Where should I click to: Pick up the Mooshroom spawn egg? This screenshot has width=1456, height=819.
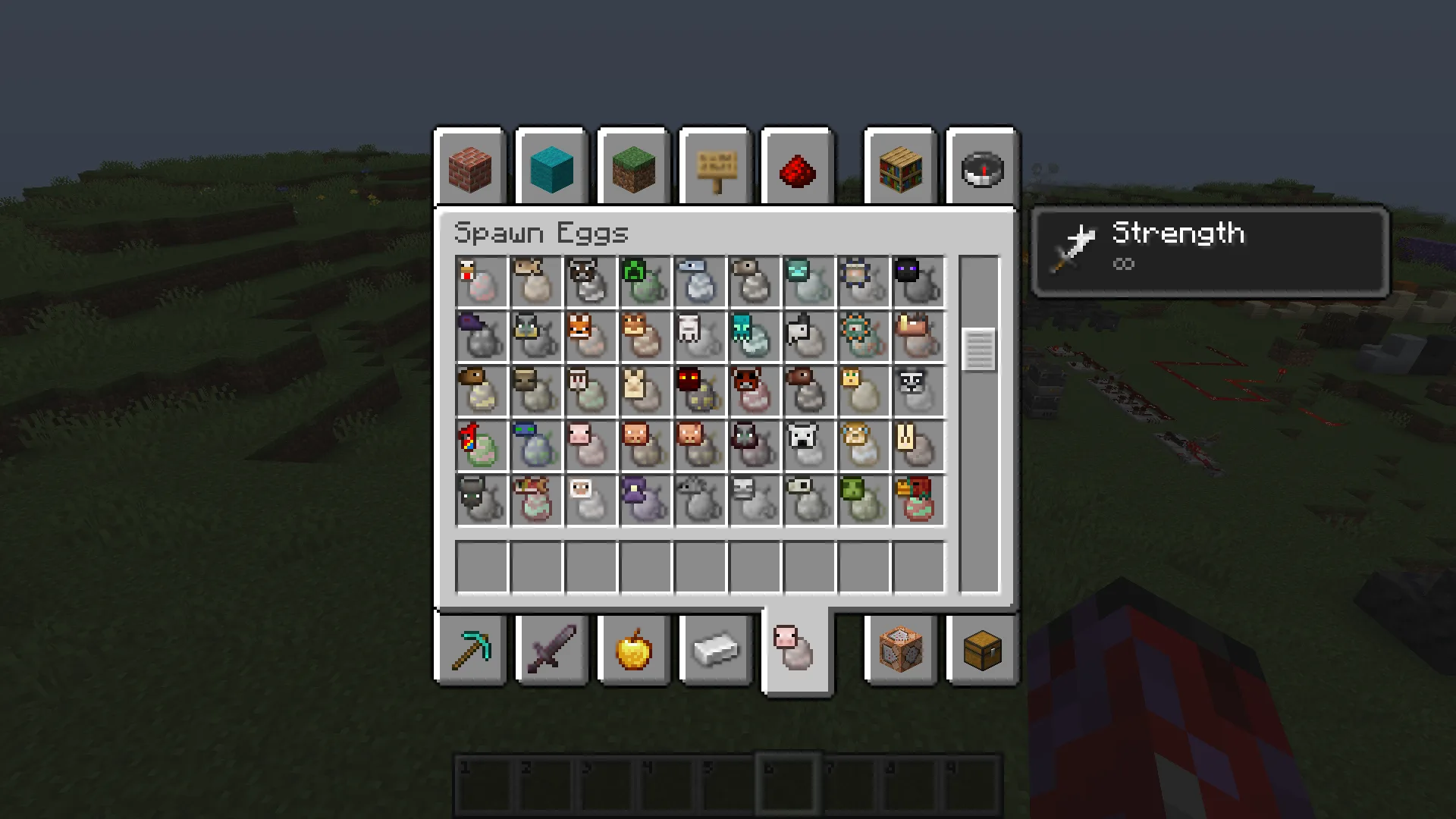(x=754, y=391)
